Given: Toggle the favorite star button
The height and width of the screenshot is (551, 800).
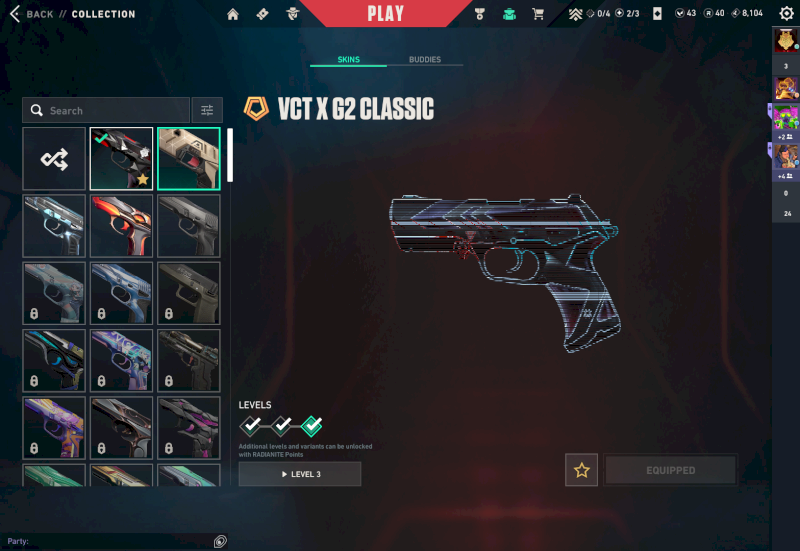Looking at the screenshot, I should tap(581, 470).
